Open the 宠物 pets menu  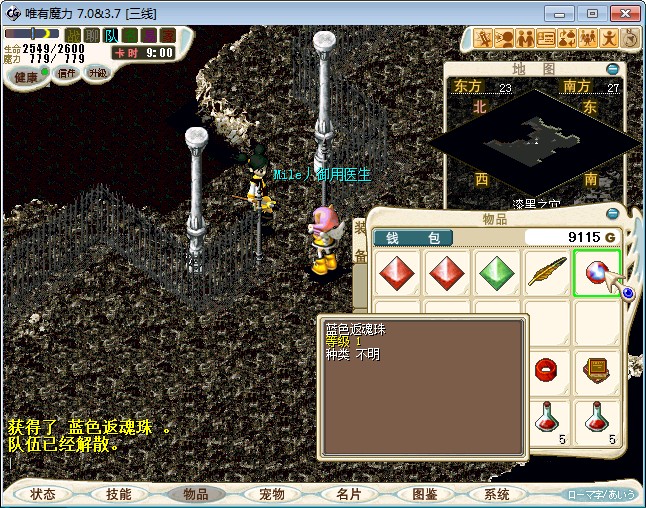271,494
